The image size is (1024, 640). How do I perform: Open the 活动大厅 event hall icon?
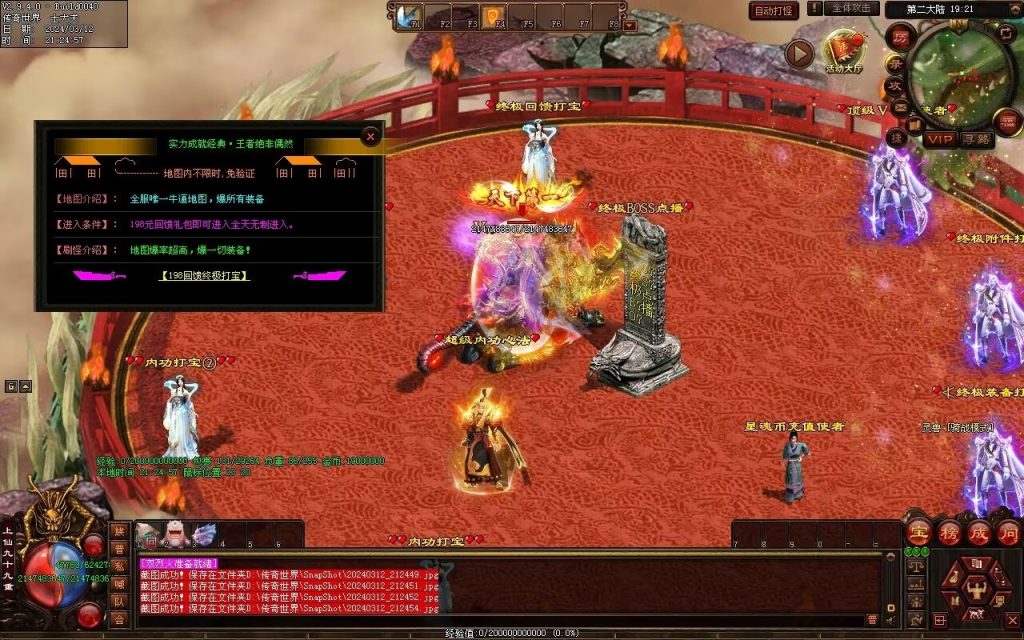(843, 49)
